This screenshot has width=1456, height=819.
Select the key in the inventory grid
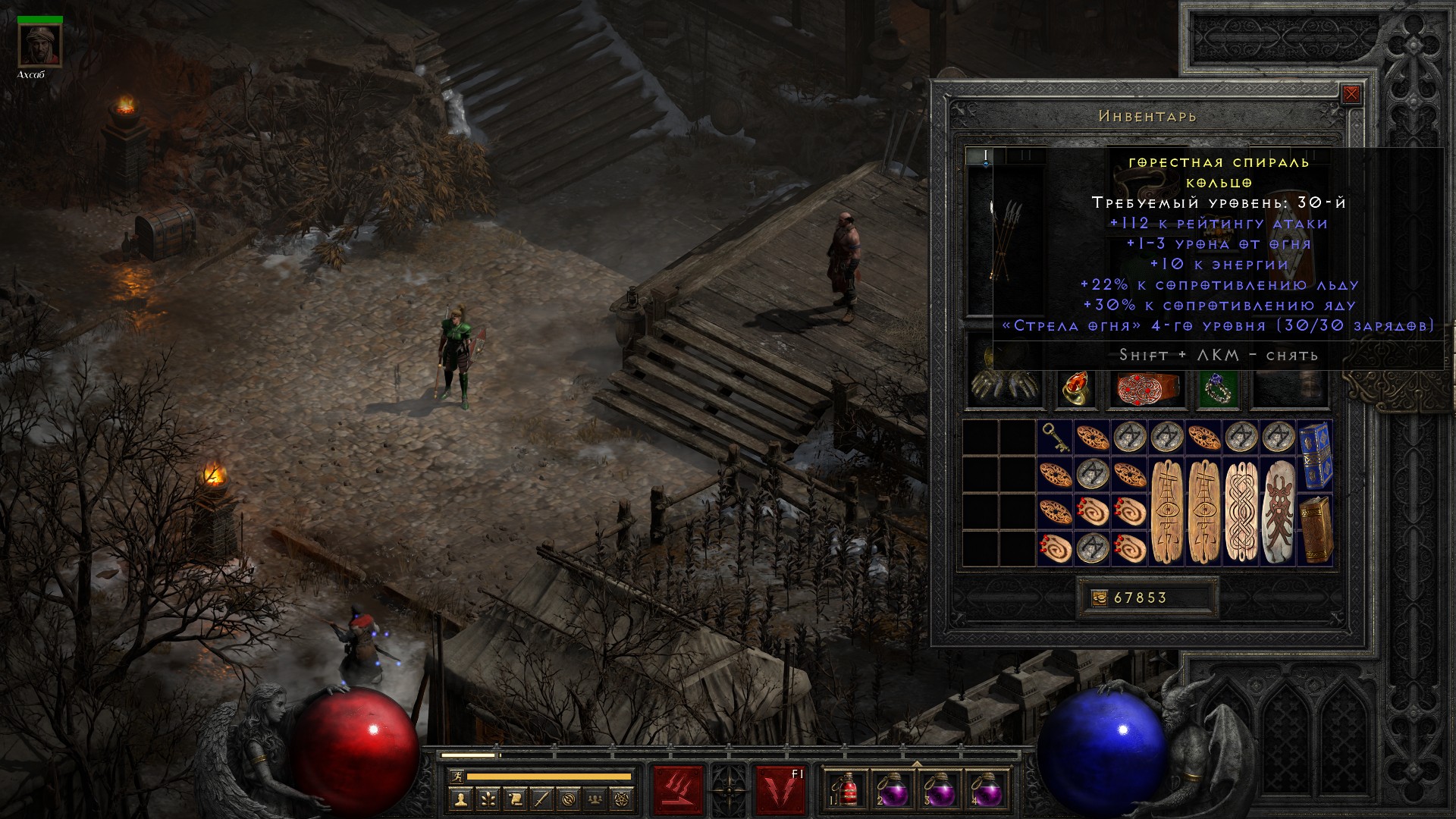[x=1055, y=438]
